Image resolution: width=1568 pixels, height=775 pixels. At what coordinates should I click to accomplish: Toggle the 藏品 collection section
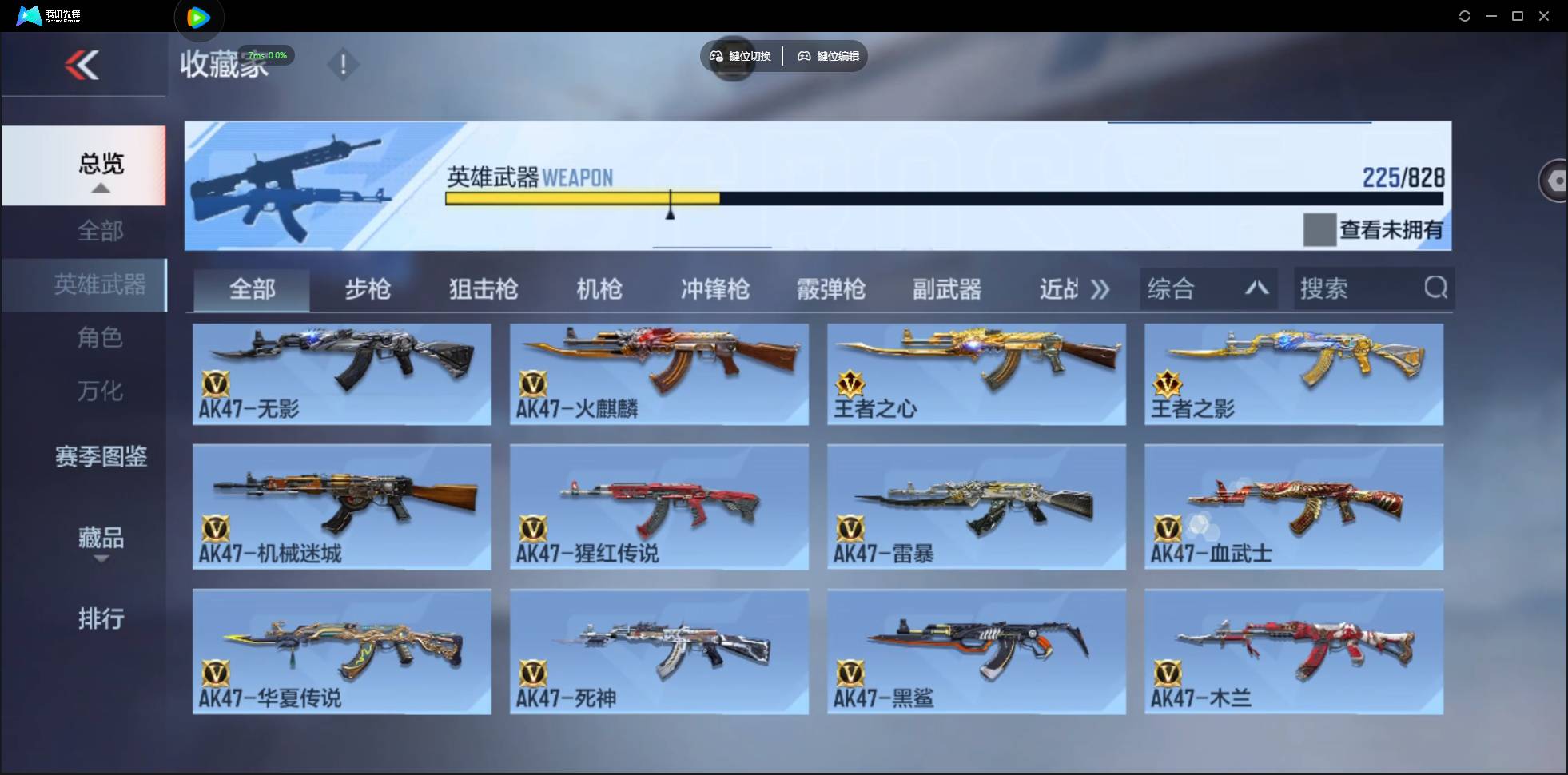coord(101,539)
